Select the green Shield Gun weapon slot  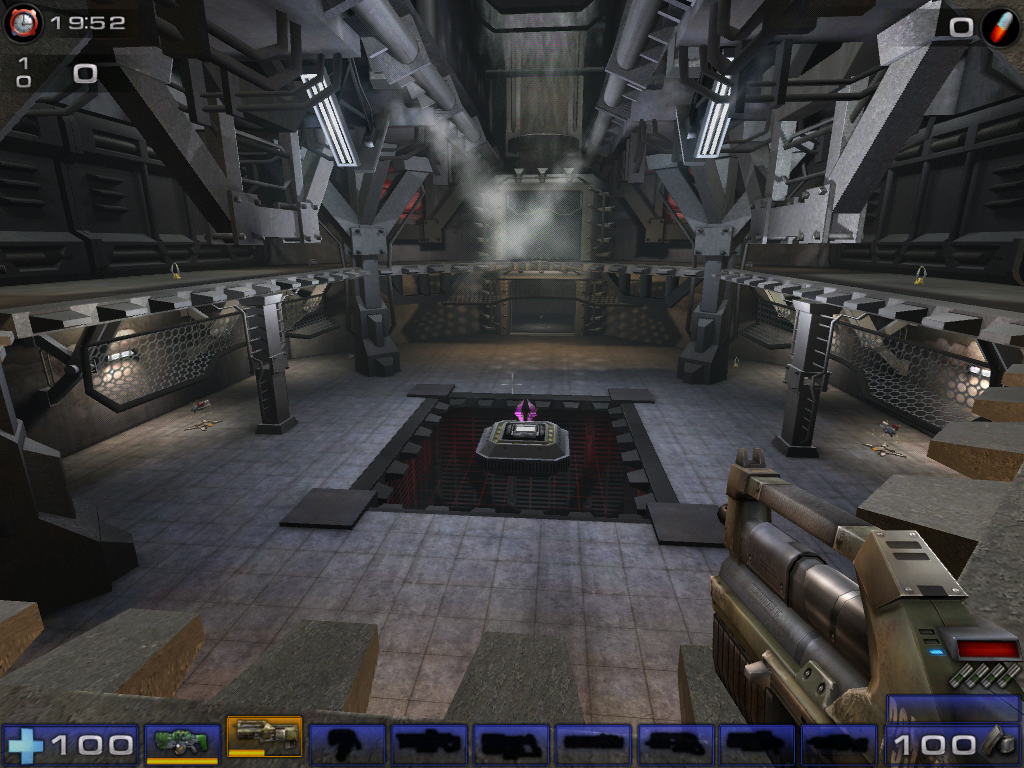click(x=182, y=743)
